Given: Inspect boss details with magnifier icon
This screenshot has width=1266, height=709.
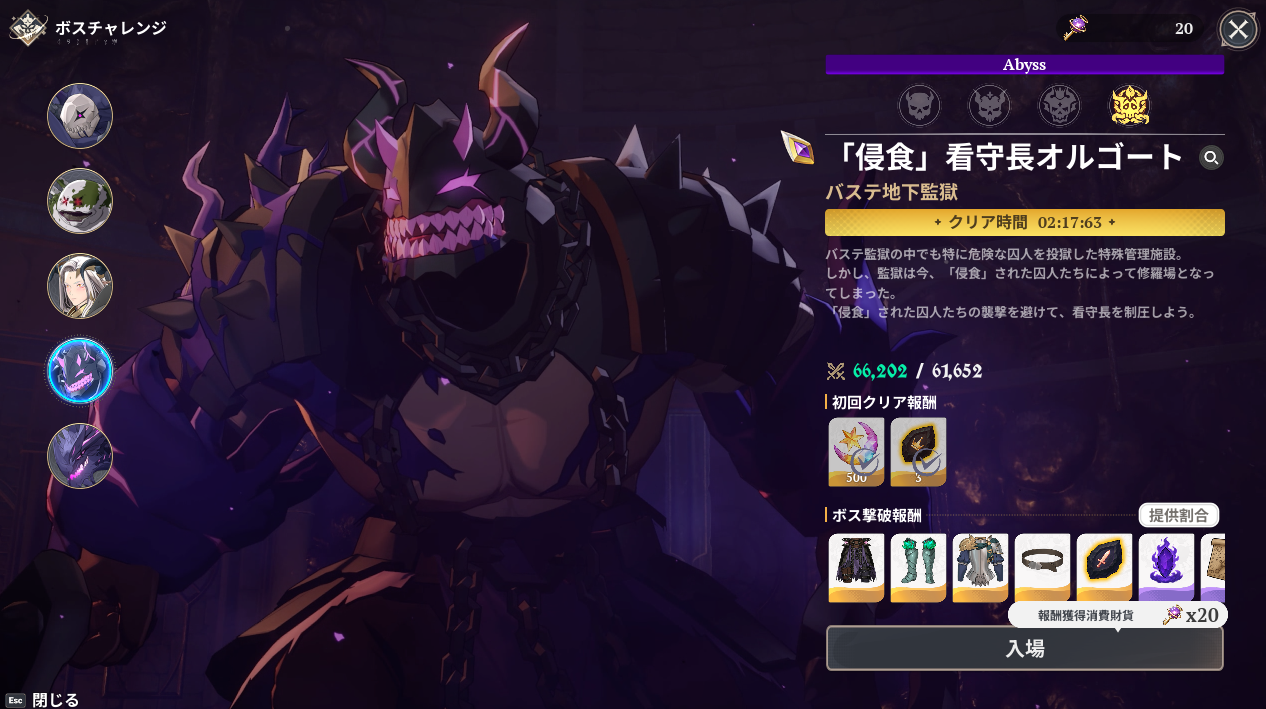Looking at the screenshot, I should click(1211, 157).
